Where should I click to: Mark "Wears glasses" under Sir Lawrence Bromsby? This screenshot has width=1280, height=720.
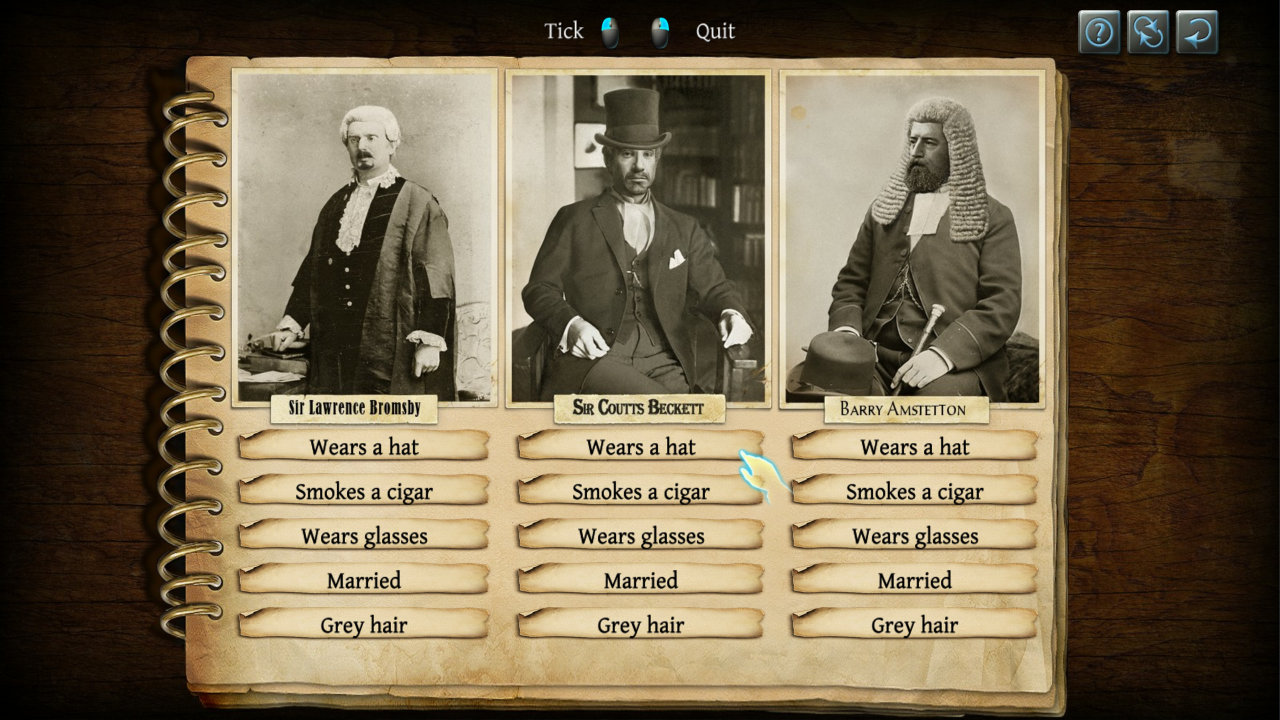[x=364, y=536]
